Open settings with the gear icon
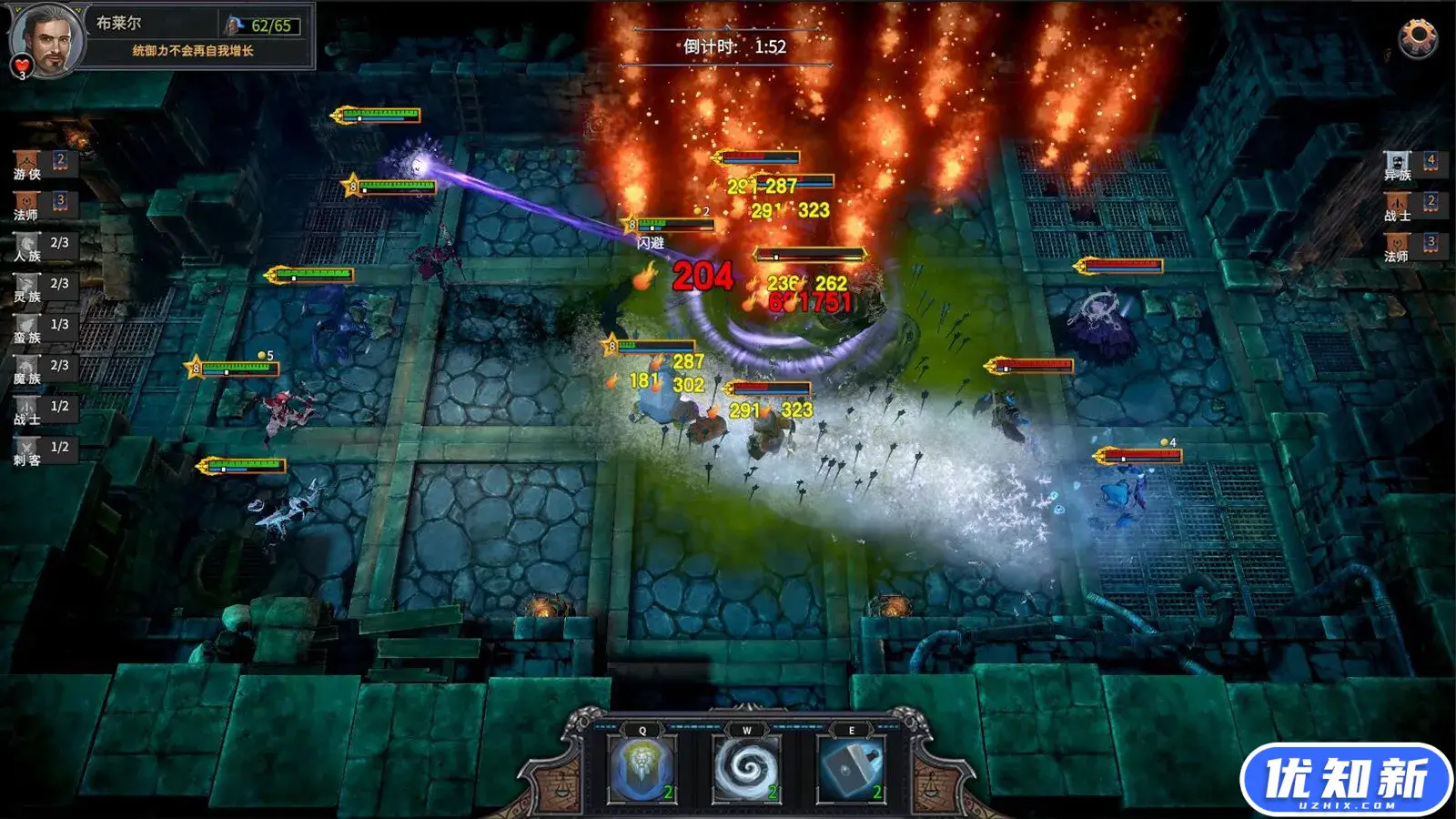Screen dimensions: 1456x819 click(x=1417, y=37)
